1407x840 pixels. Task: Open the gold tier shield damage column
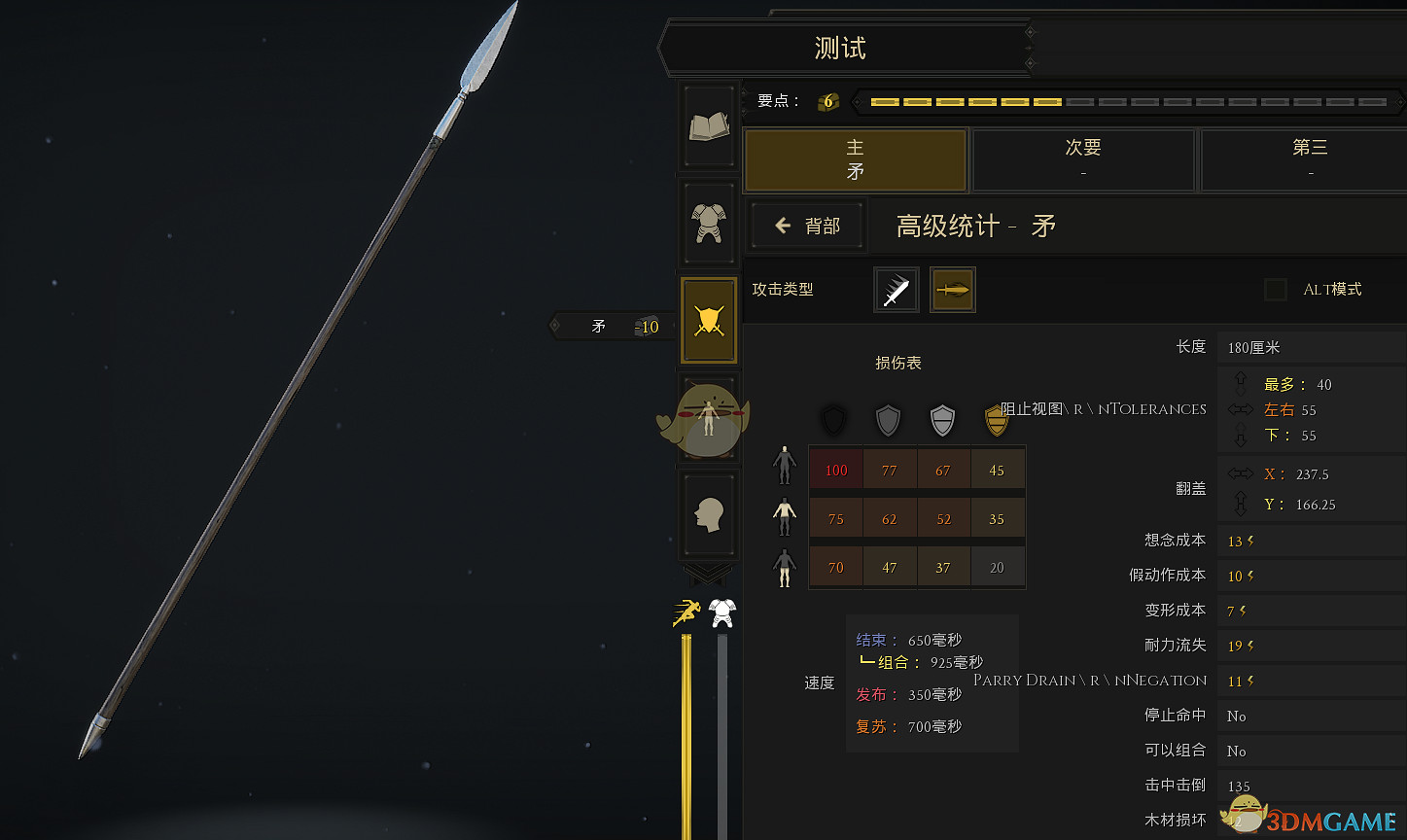pos(997,421)
